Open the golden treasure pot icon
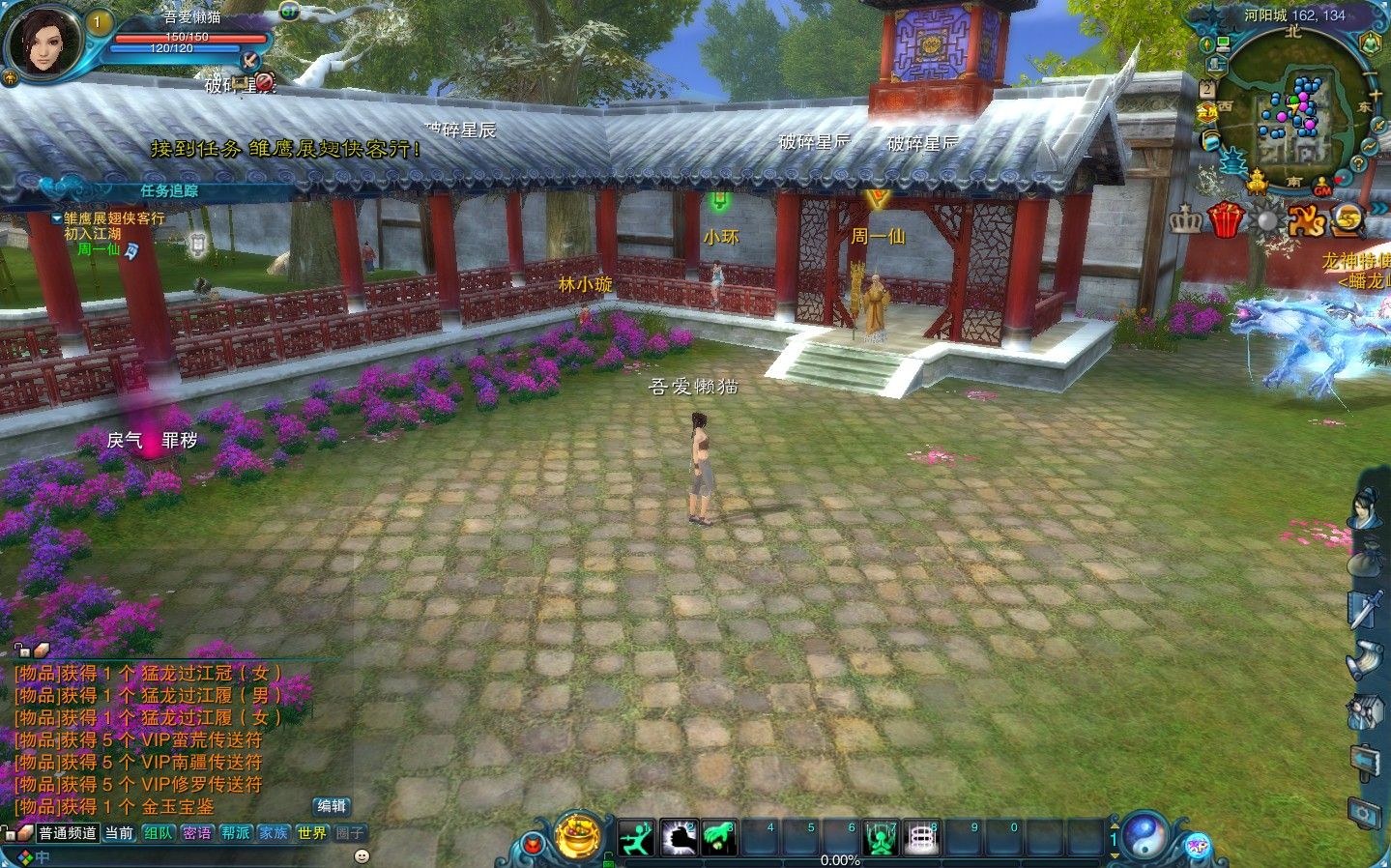 tap(578, 835)
